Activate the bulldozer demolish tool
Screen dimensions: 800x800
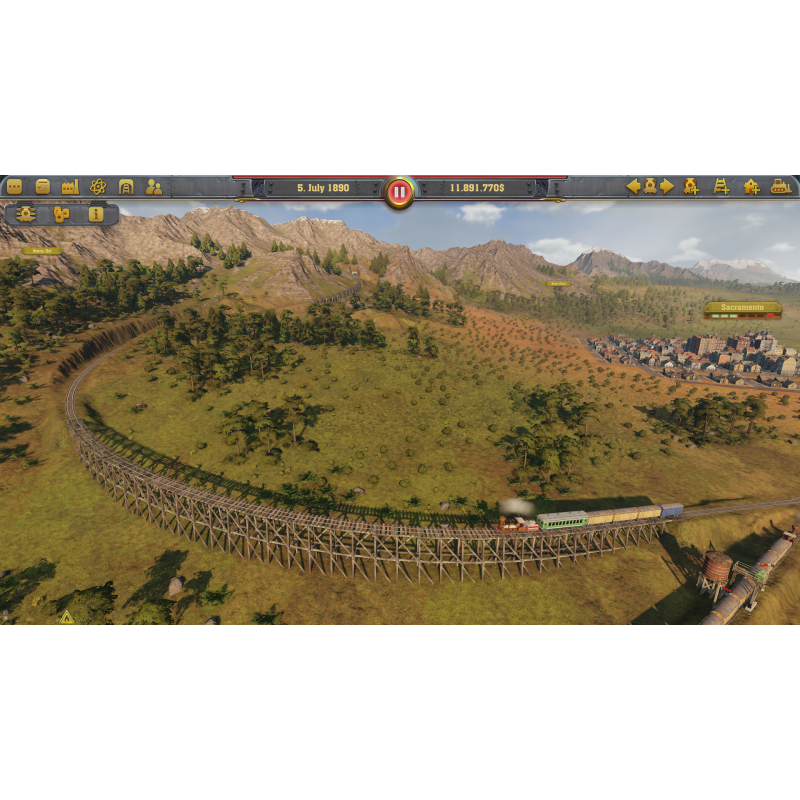(781, 186)
